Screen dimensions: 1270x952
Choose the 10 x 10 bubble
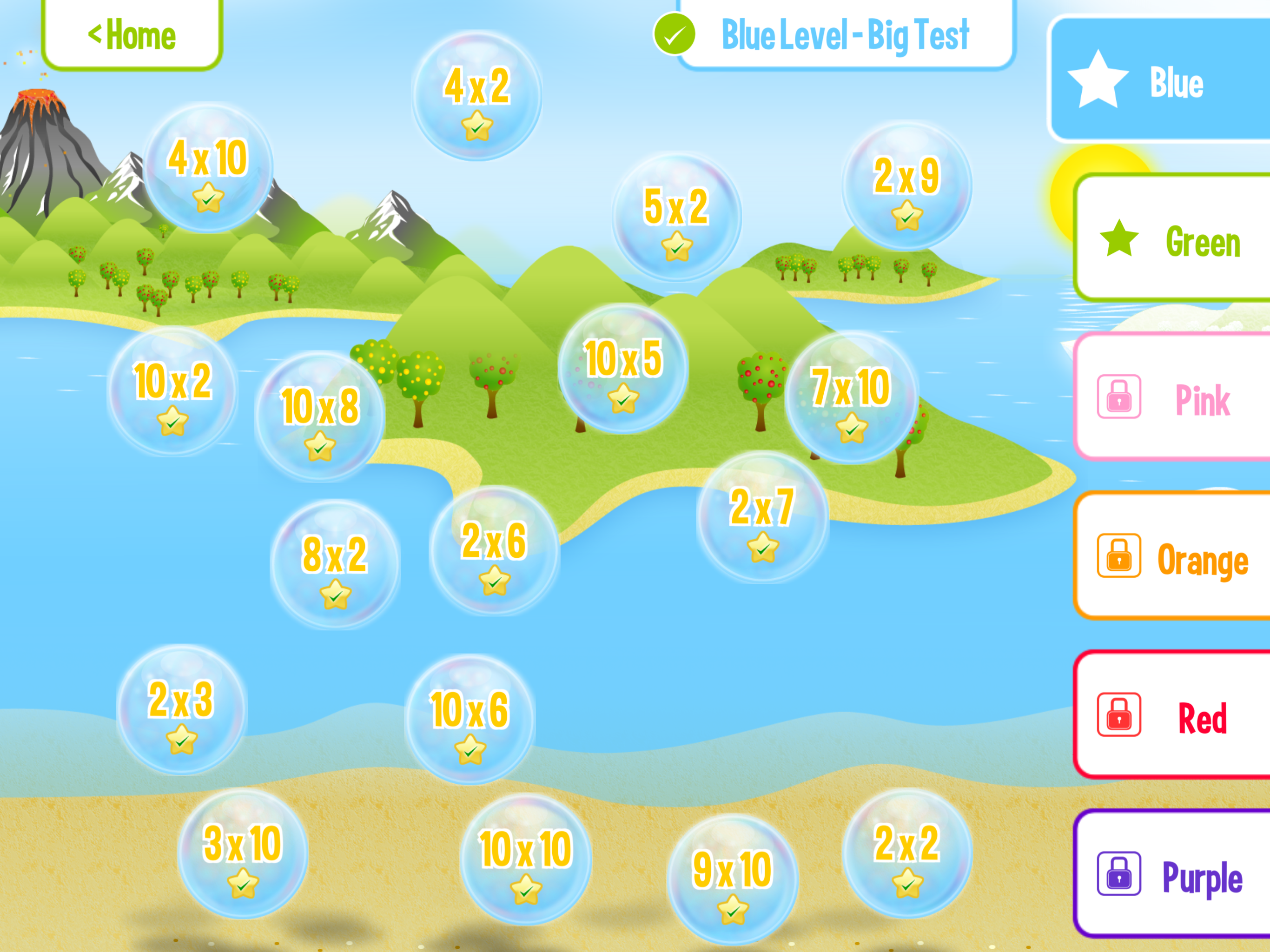tap(525, 859)
